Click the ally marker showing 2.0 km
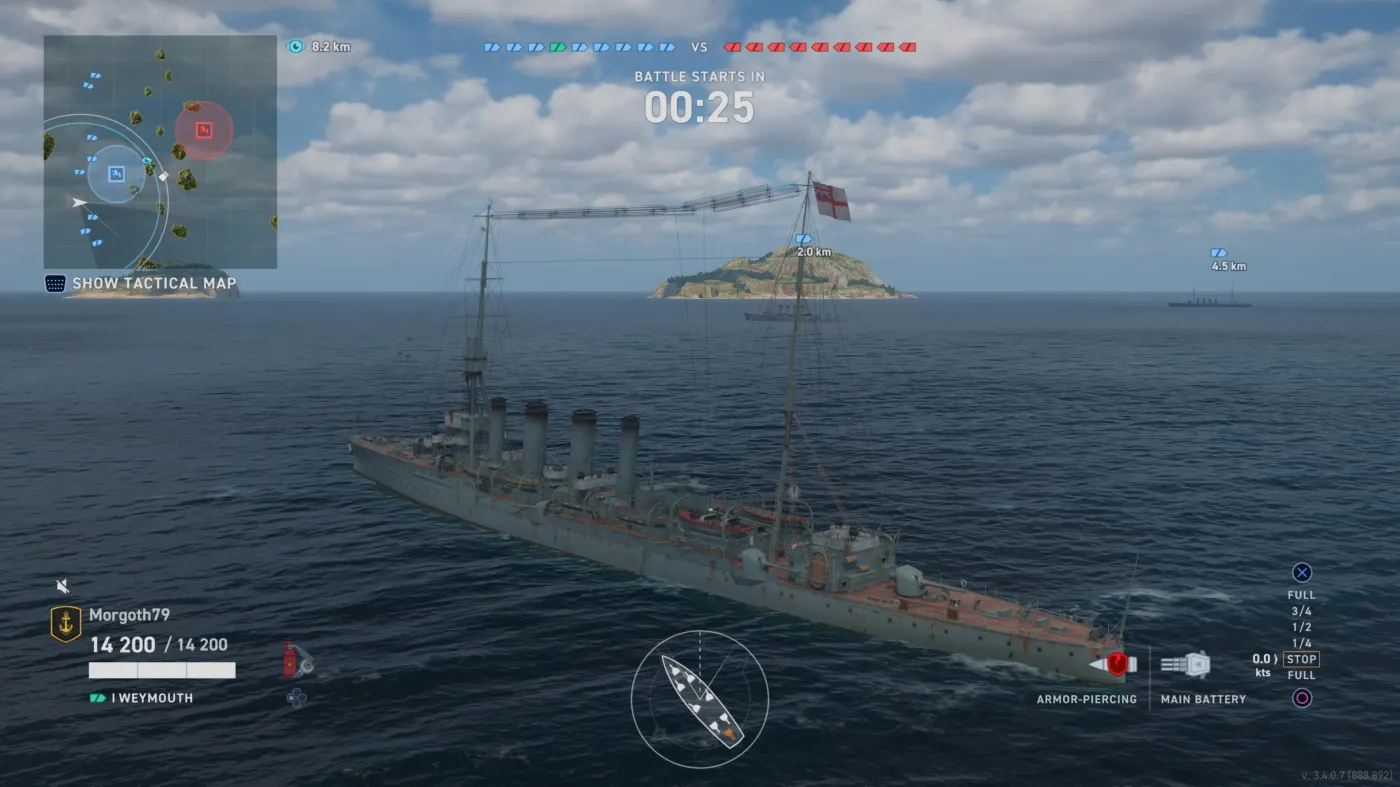The width and height of the screenshot is (1400, 787). coord(806,245)
